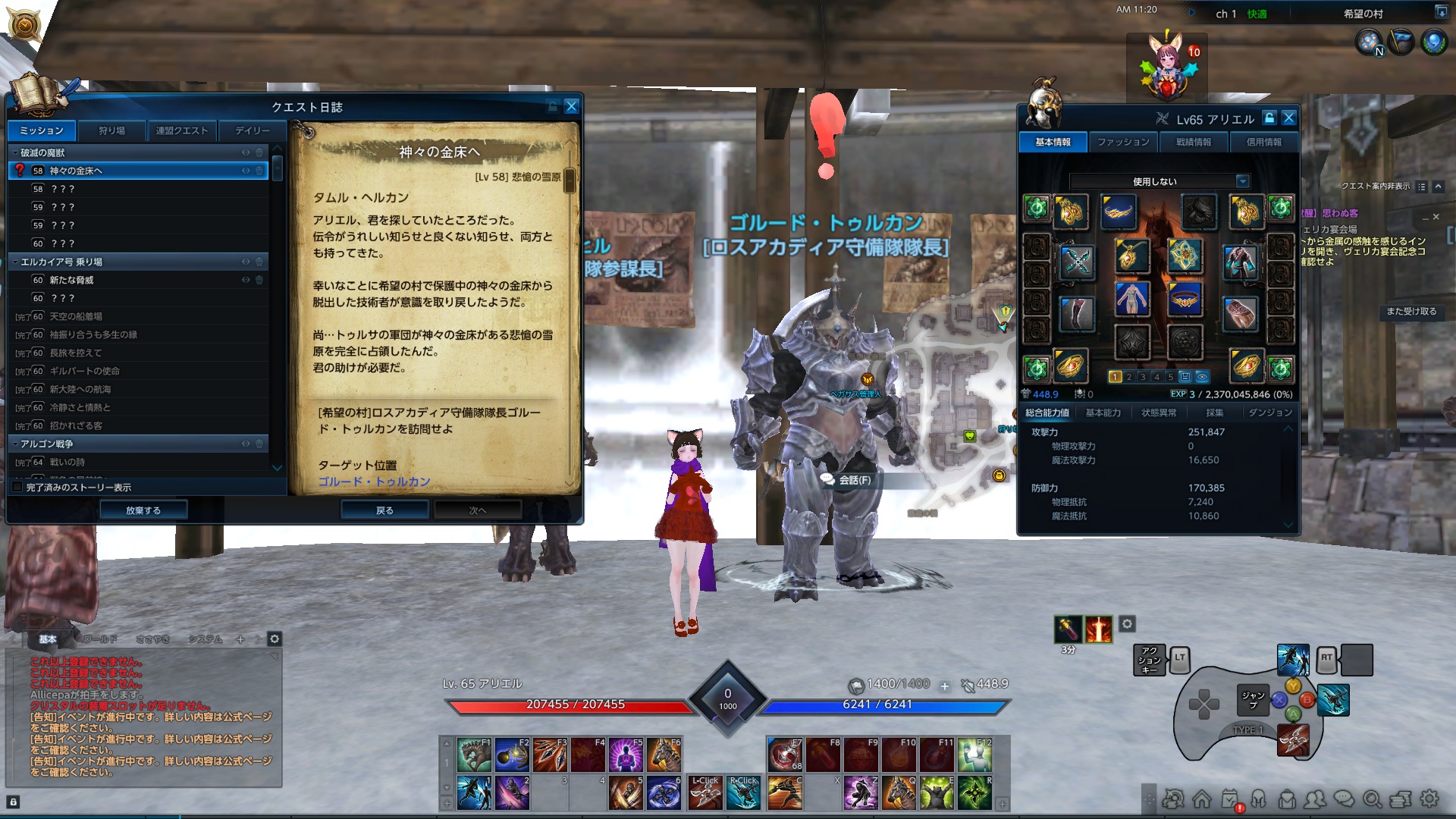
Task: Click the ゴルード・トゥルカン target link
Action: [372, 481]
